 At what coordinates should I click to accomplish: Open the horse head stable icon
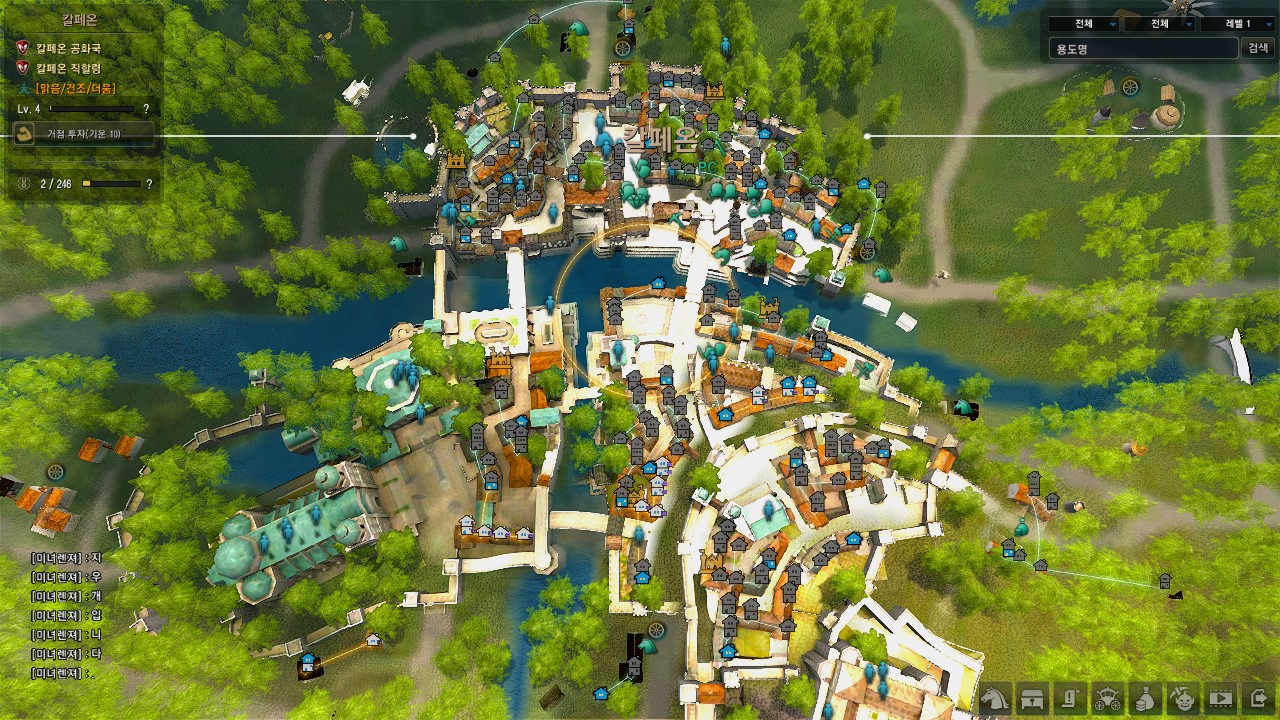[x=996, y=696]
